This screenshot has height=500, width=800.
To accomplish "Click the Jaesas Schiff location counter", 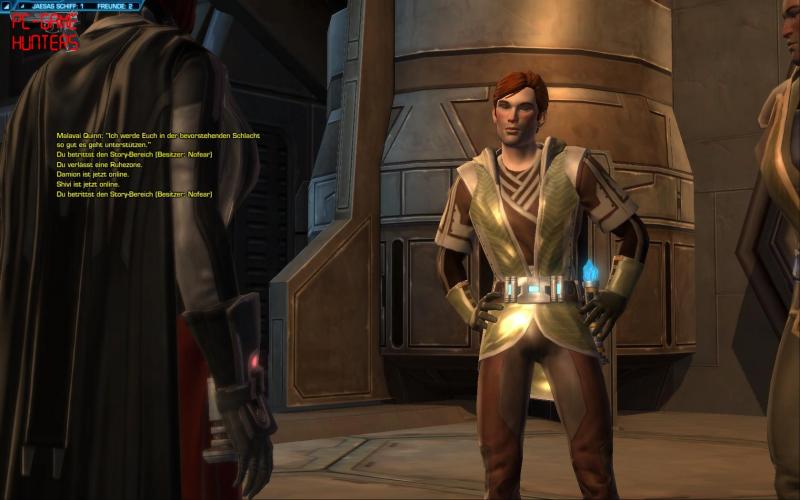I will click(x=58, y=6).
